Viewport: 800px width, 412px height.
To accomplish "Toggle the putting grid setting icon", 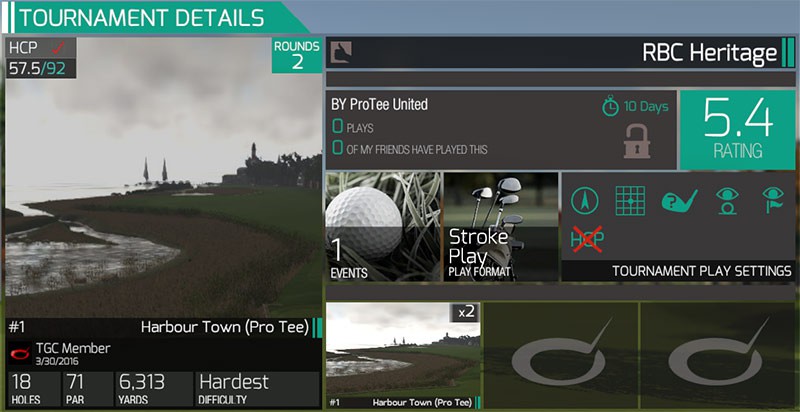I will pyautogui.click(x=629, y=201).
